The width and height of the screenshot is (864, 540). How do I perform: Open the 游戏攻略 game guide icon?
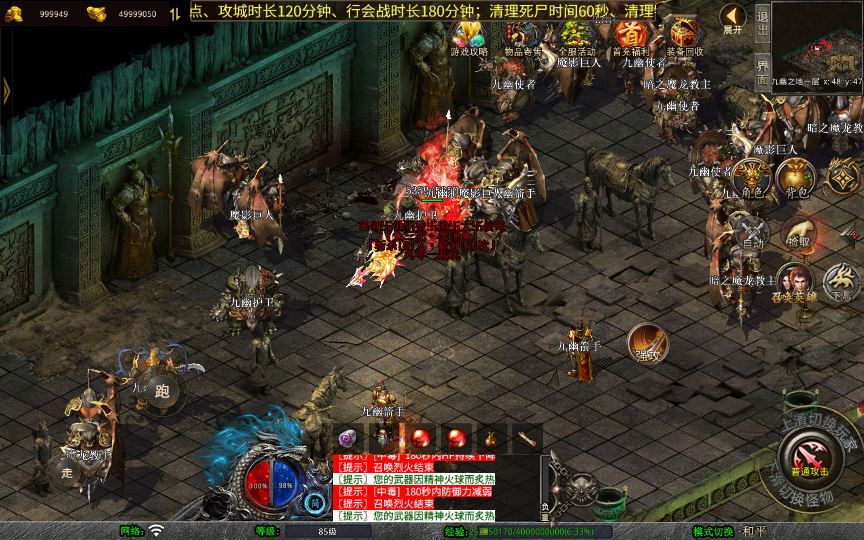(469, 37)
